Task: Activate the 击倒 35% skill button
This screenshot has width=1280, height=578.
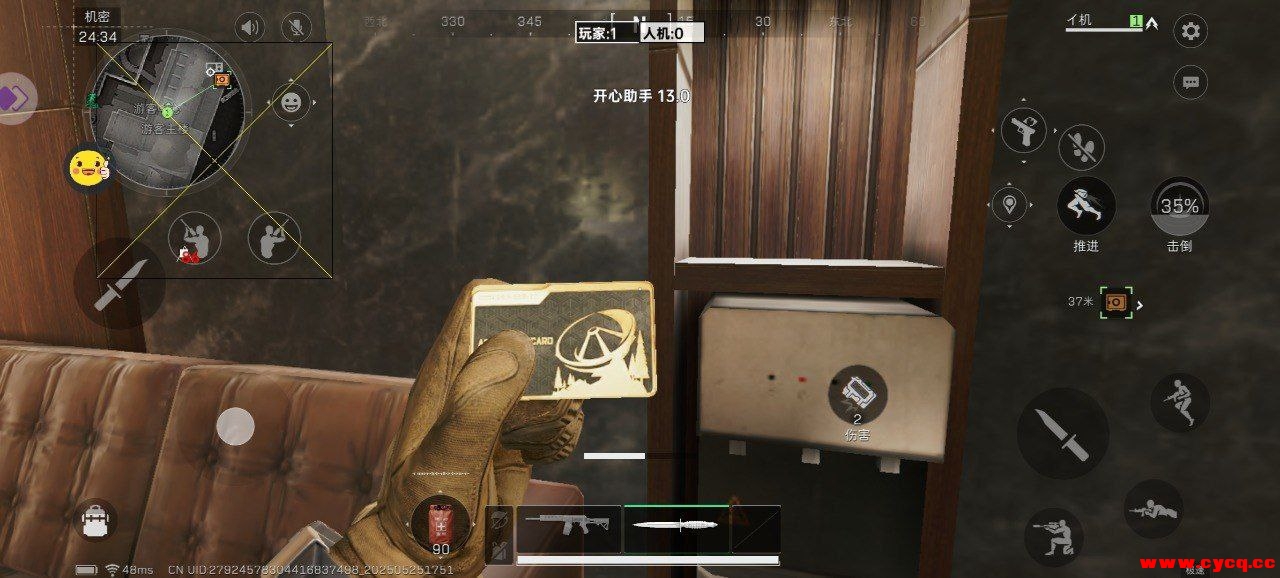Action: 1179,208
